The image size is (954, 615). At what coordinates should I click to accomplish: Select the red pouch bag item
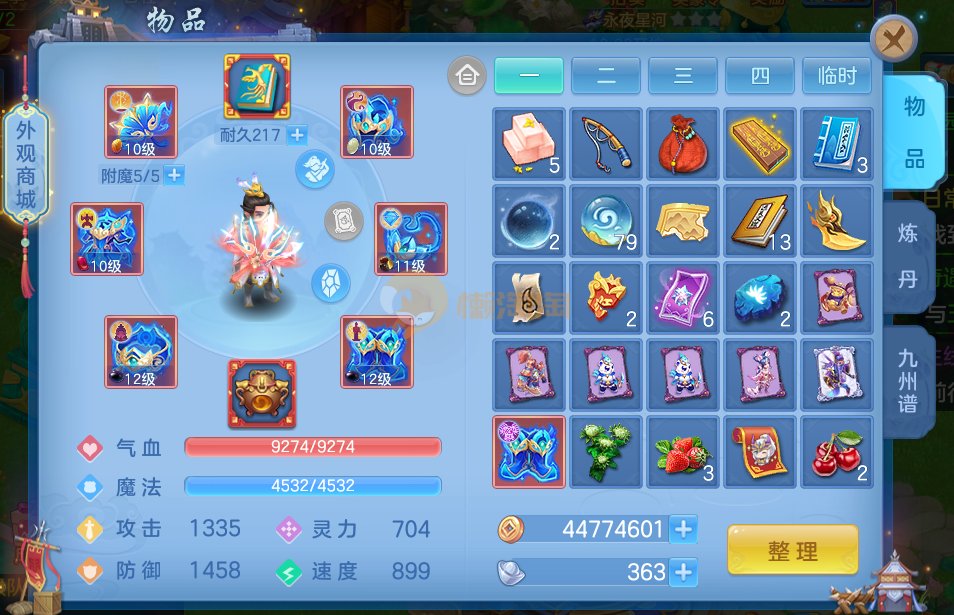click(x=684, y=144)
